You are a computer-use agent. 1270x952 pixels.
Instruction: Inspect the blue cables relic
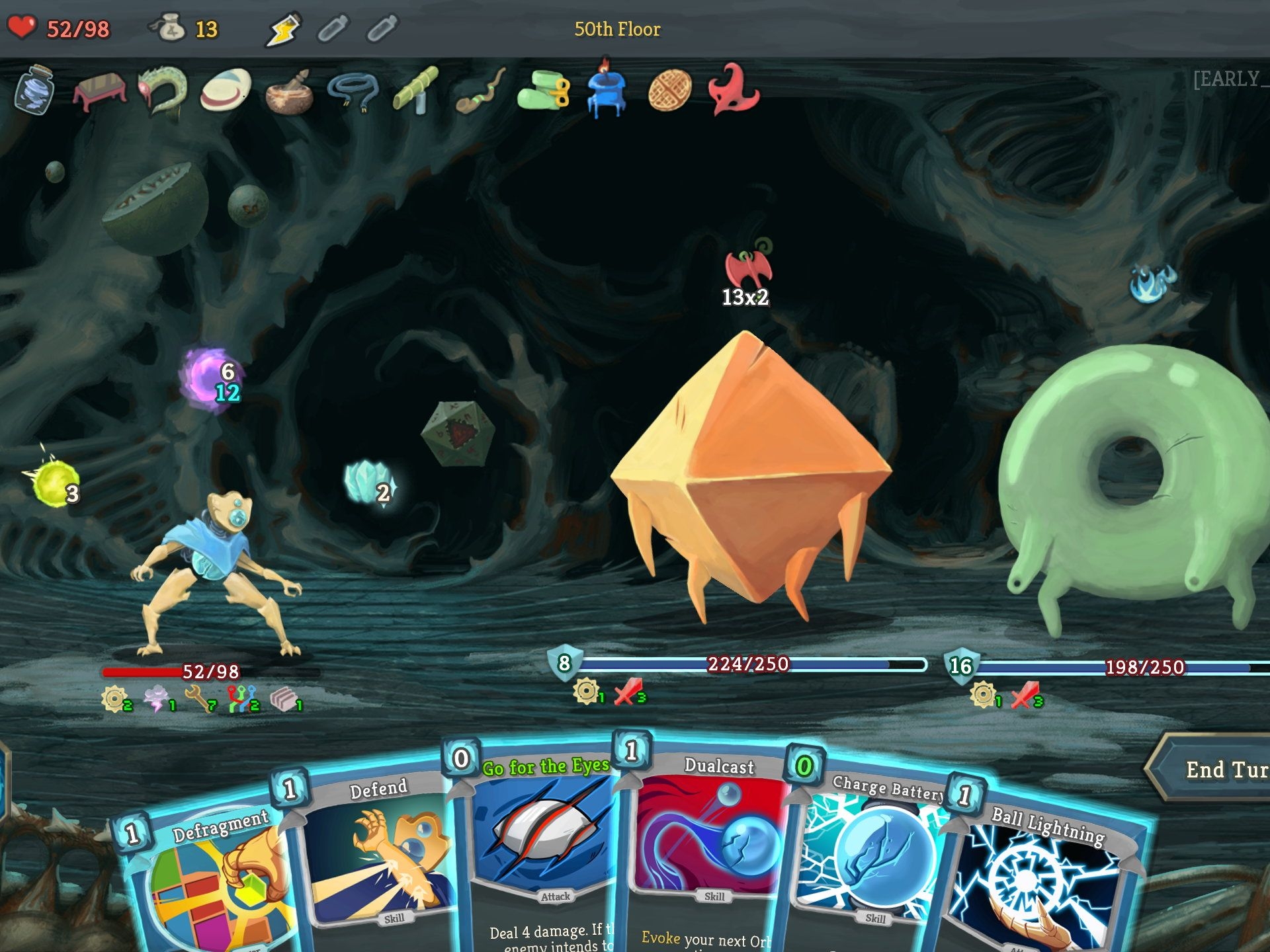click(x=353, y=91)
